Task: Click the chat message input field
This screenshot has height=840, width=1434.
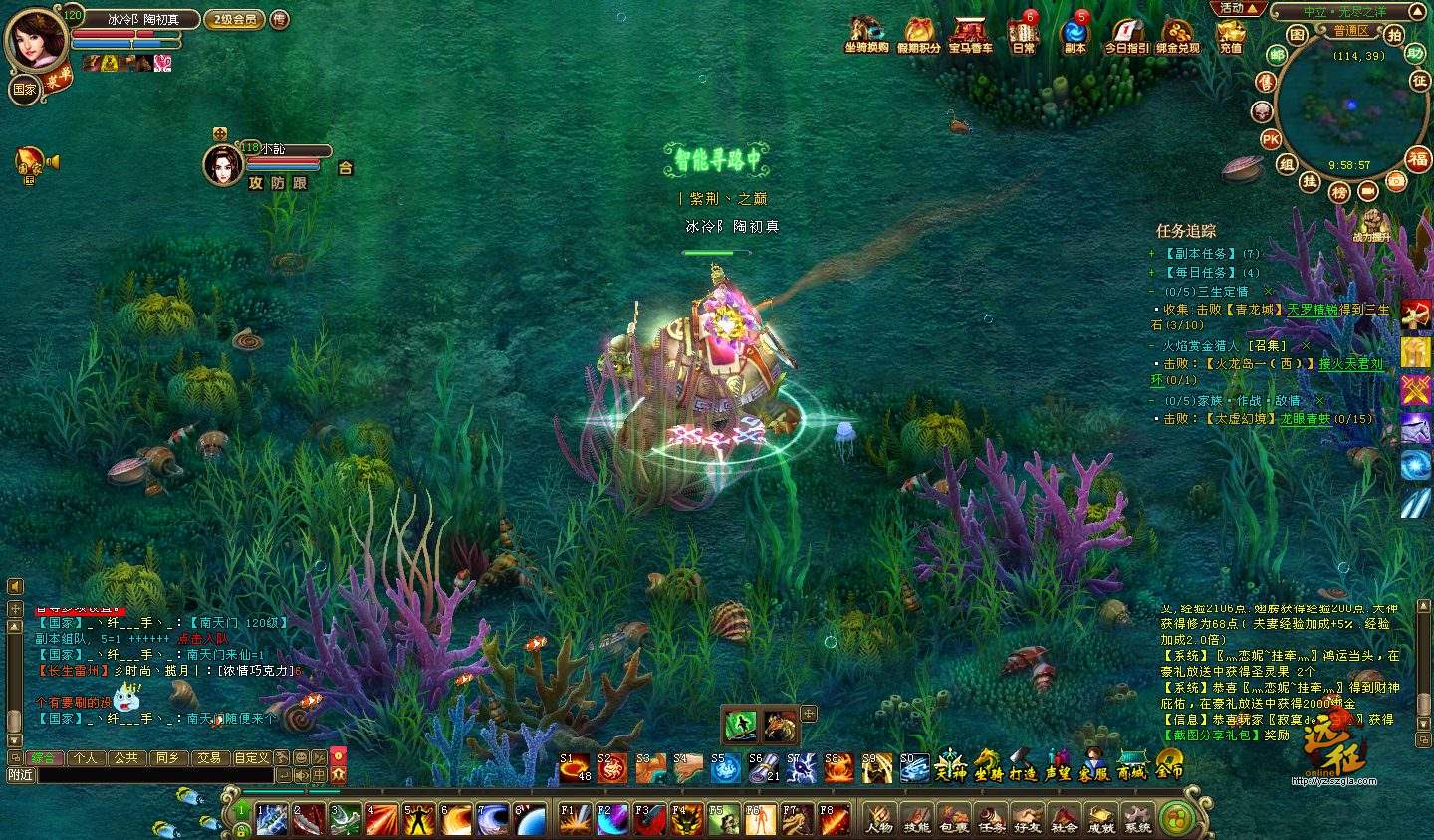Action: (154, 774)
